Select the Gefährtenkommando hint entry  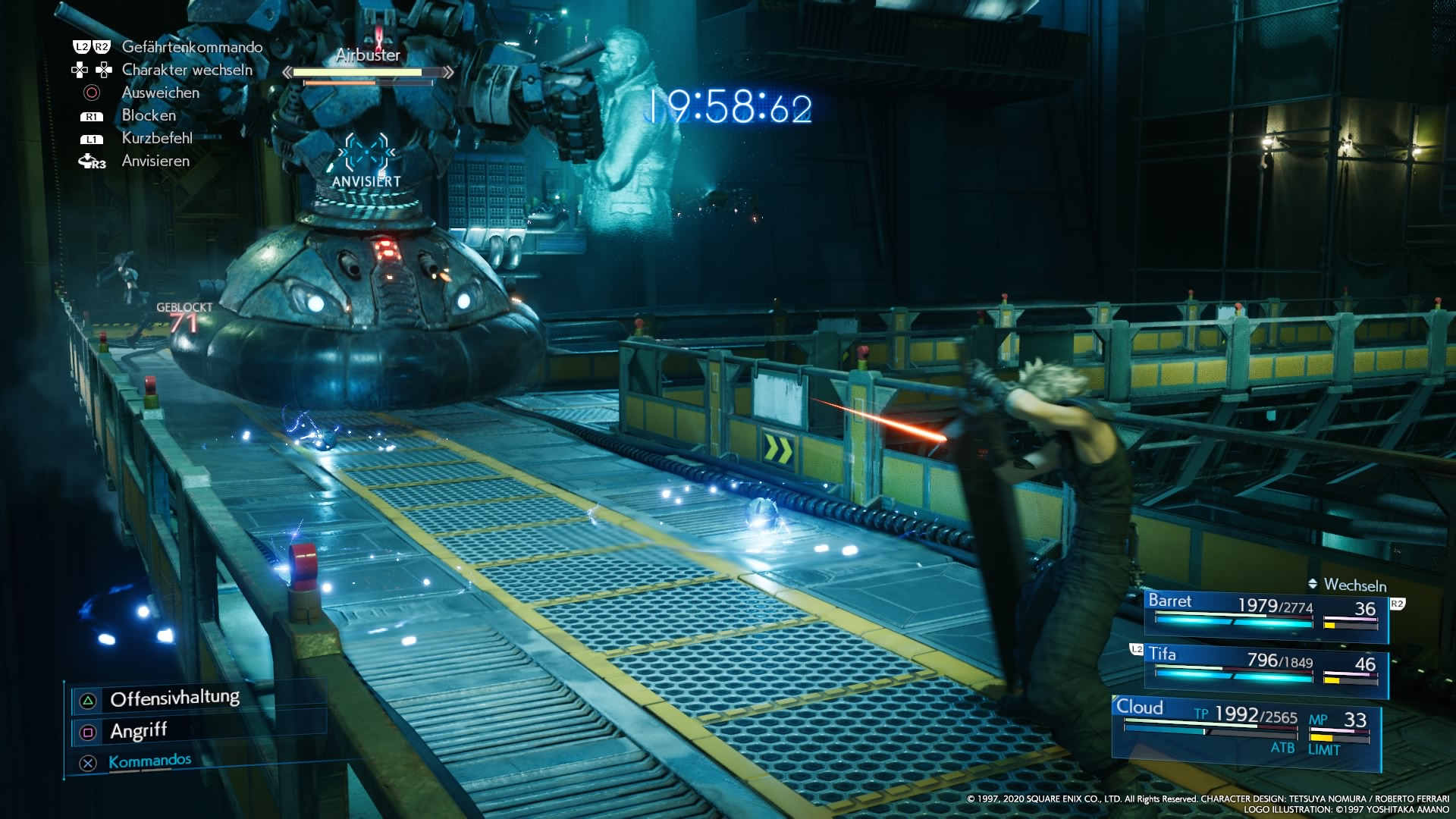[192, 47]
